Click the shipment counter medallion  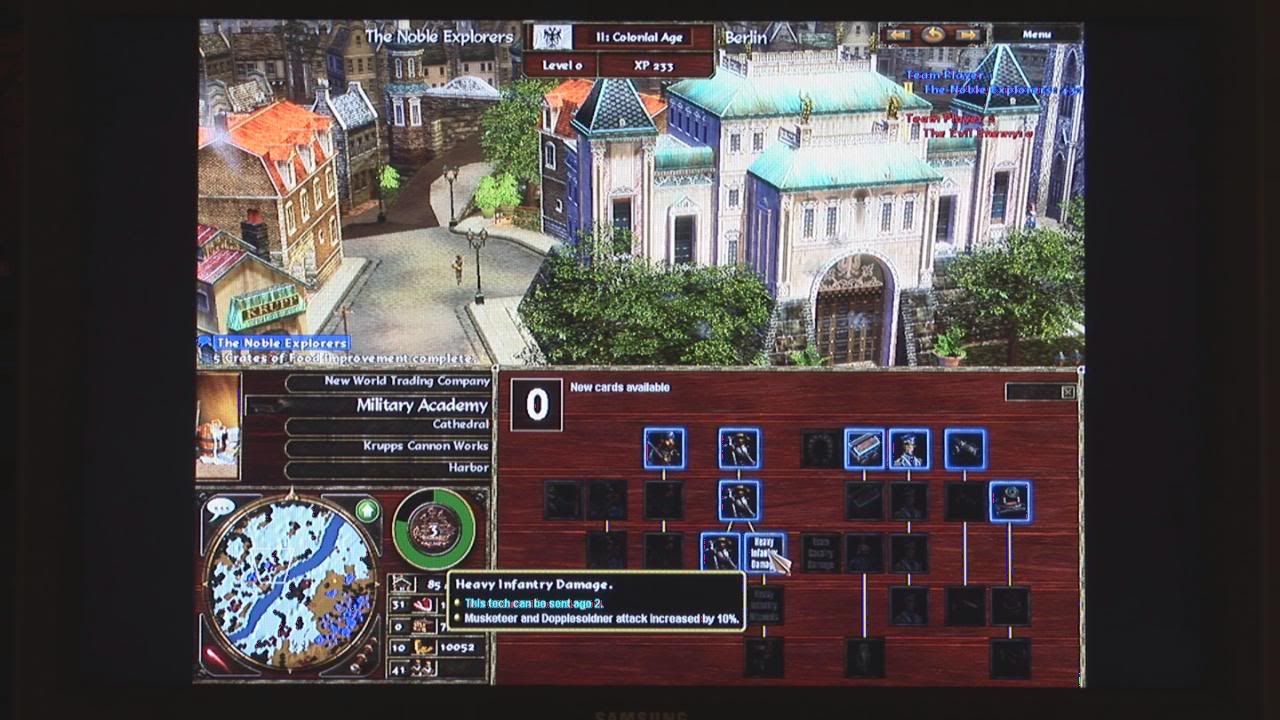(x=434, y=529)
